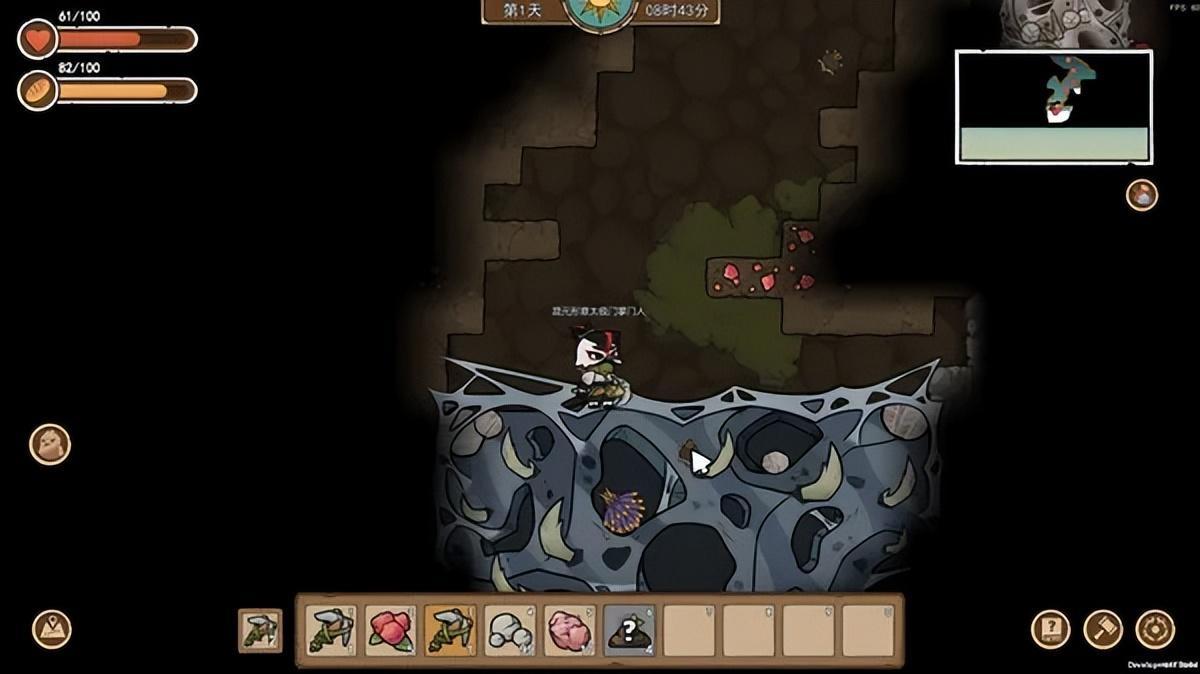Open the help guide book button
1200x674 pixels.
tap(1051, 629)
